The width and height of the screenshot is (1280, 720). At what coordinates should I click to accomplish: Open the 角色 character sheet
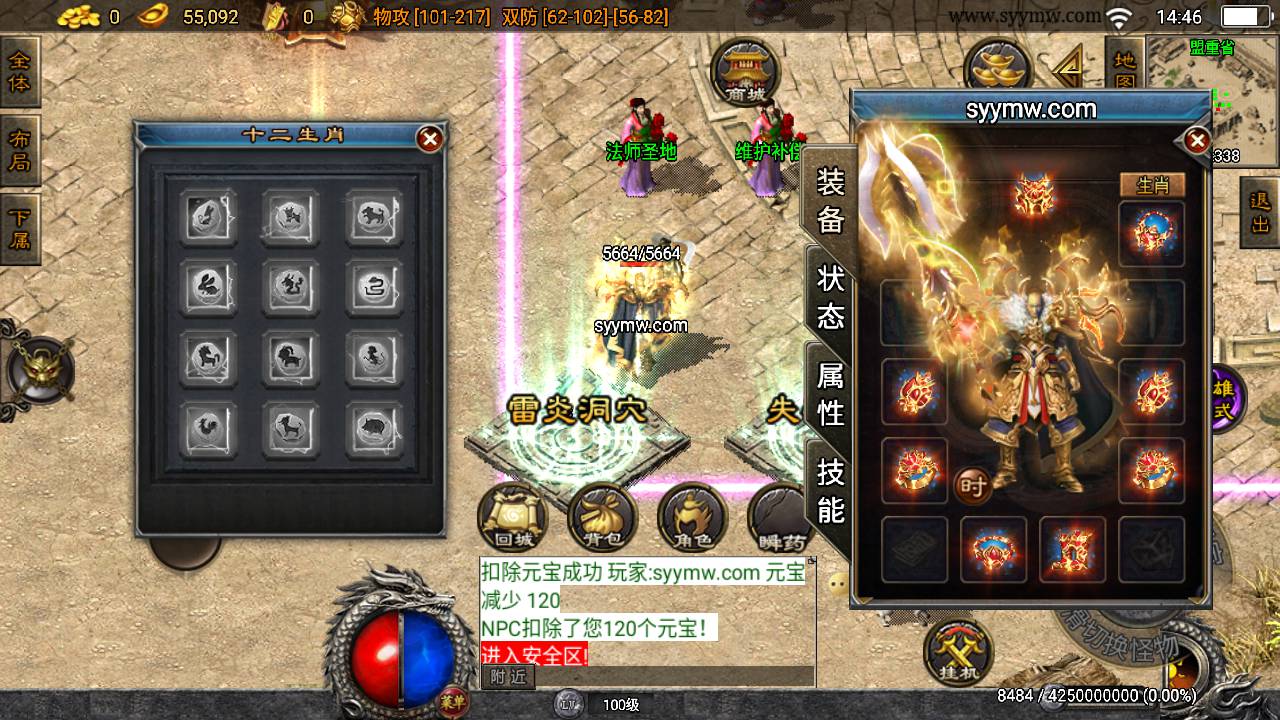coord(691,518)
